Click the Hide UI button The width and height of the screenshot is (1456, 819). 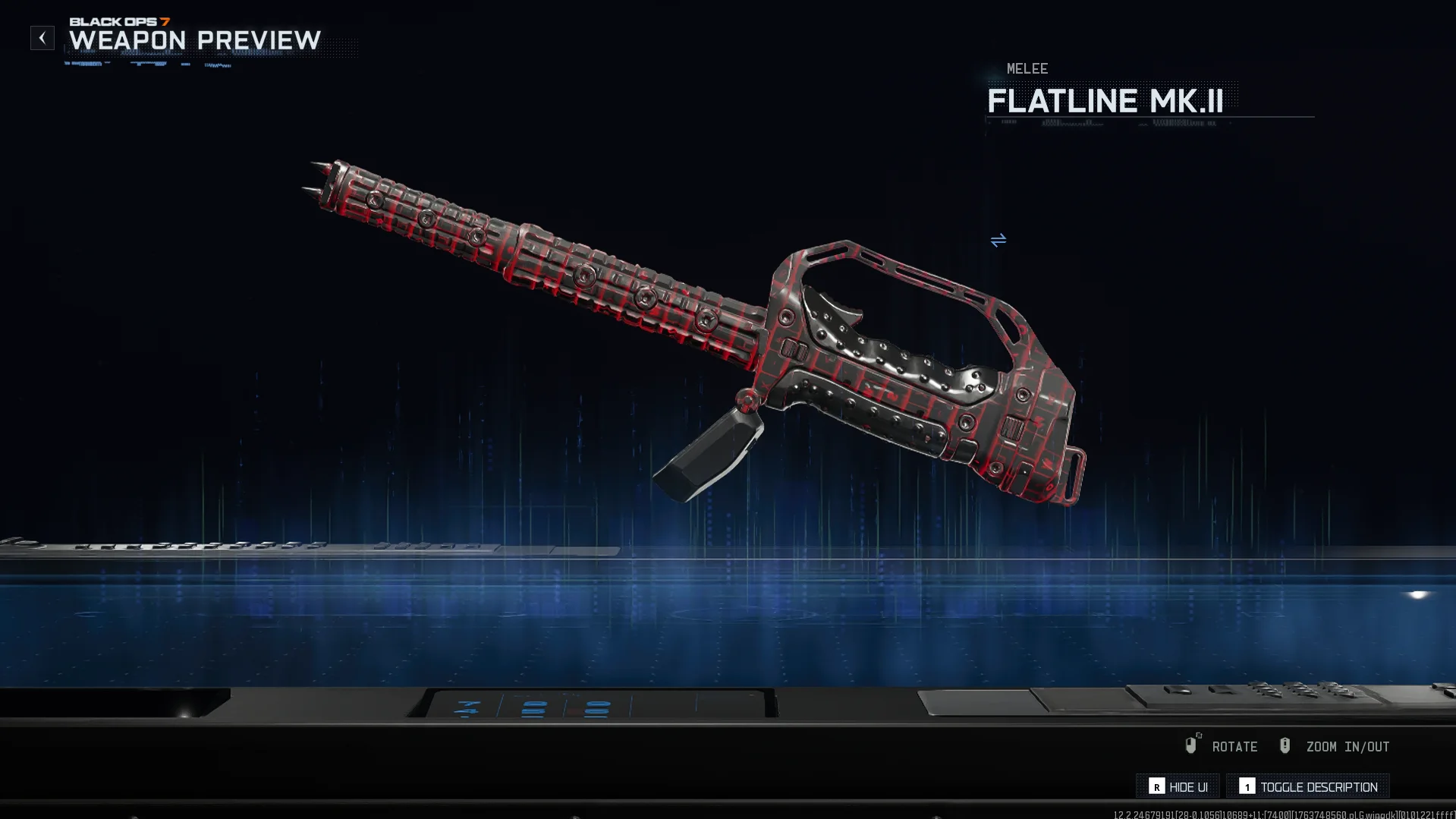[1178, 786]
